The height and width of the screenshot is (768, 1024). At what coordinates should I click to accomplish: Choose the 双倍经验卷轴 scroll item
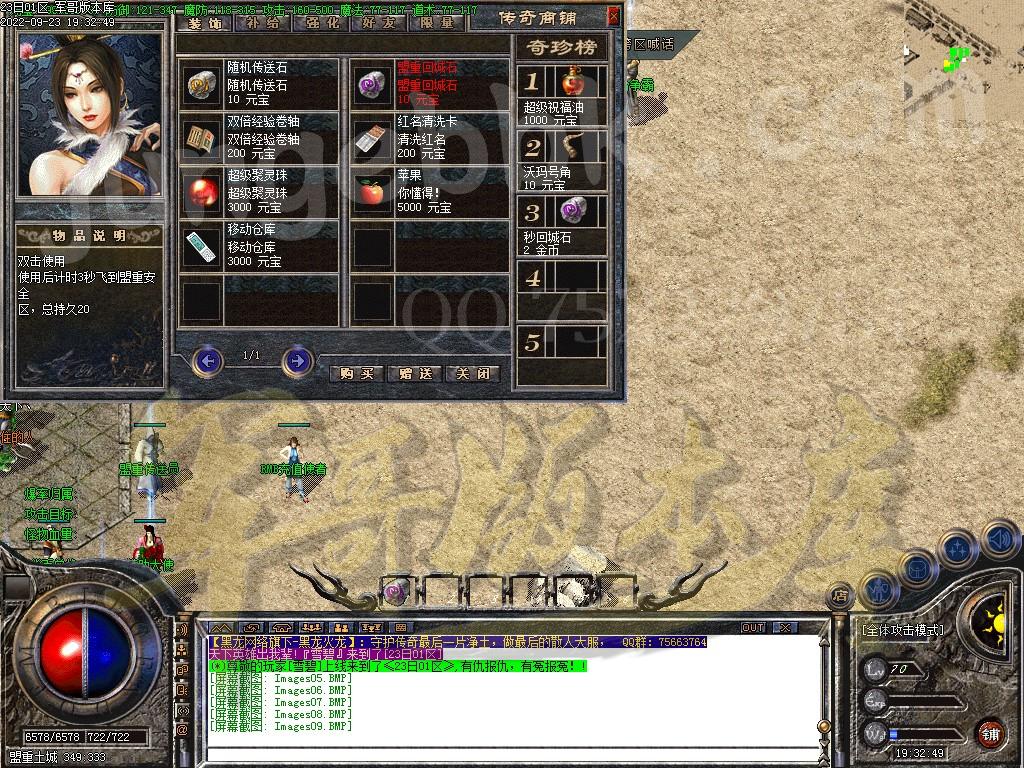click(203, 140)
